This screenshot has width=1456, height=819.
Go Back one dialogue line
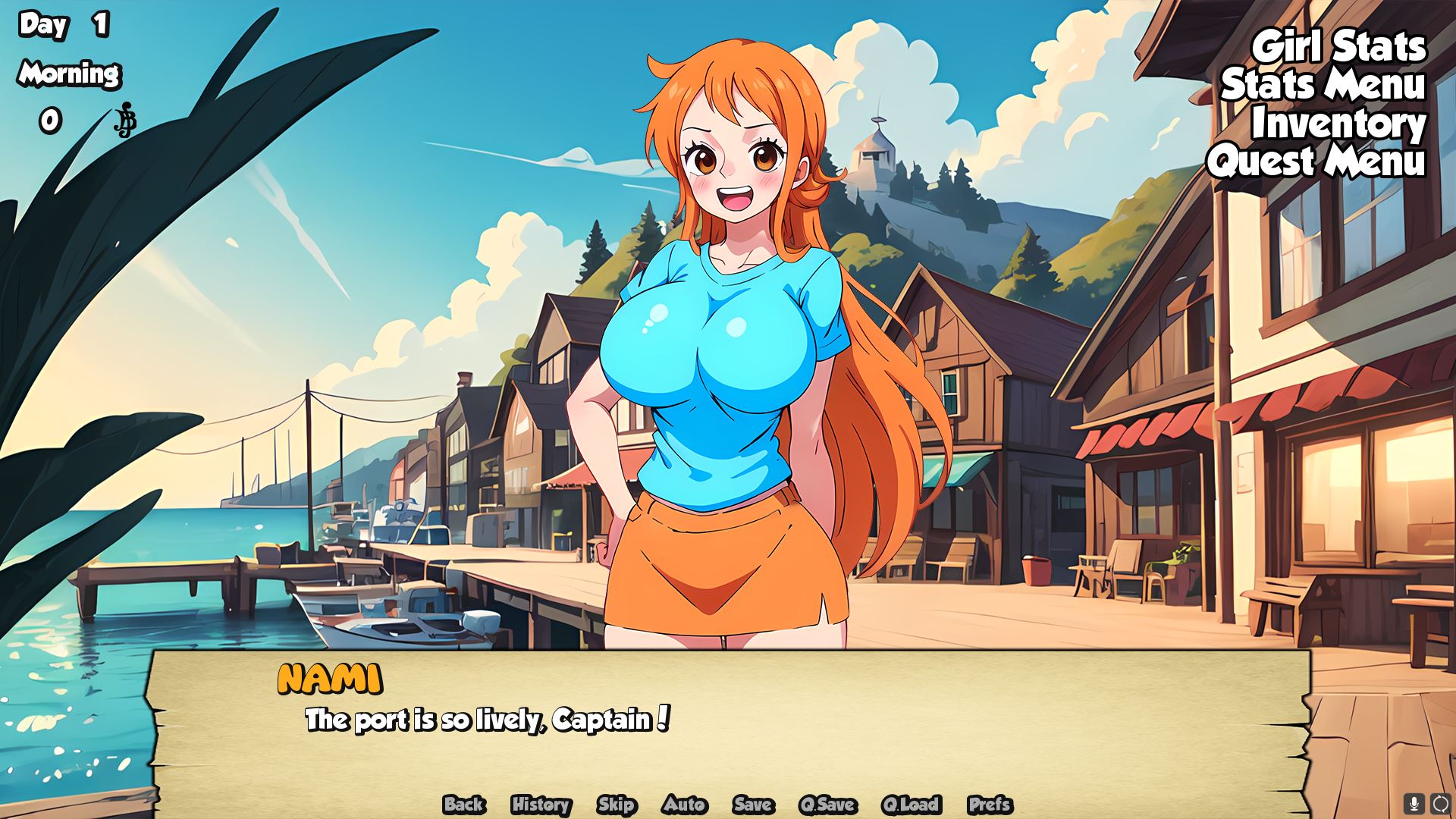pyautogui.click(x=464, y=805)
